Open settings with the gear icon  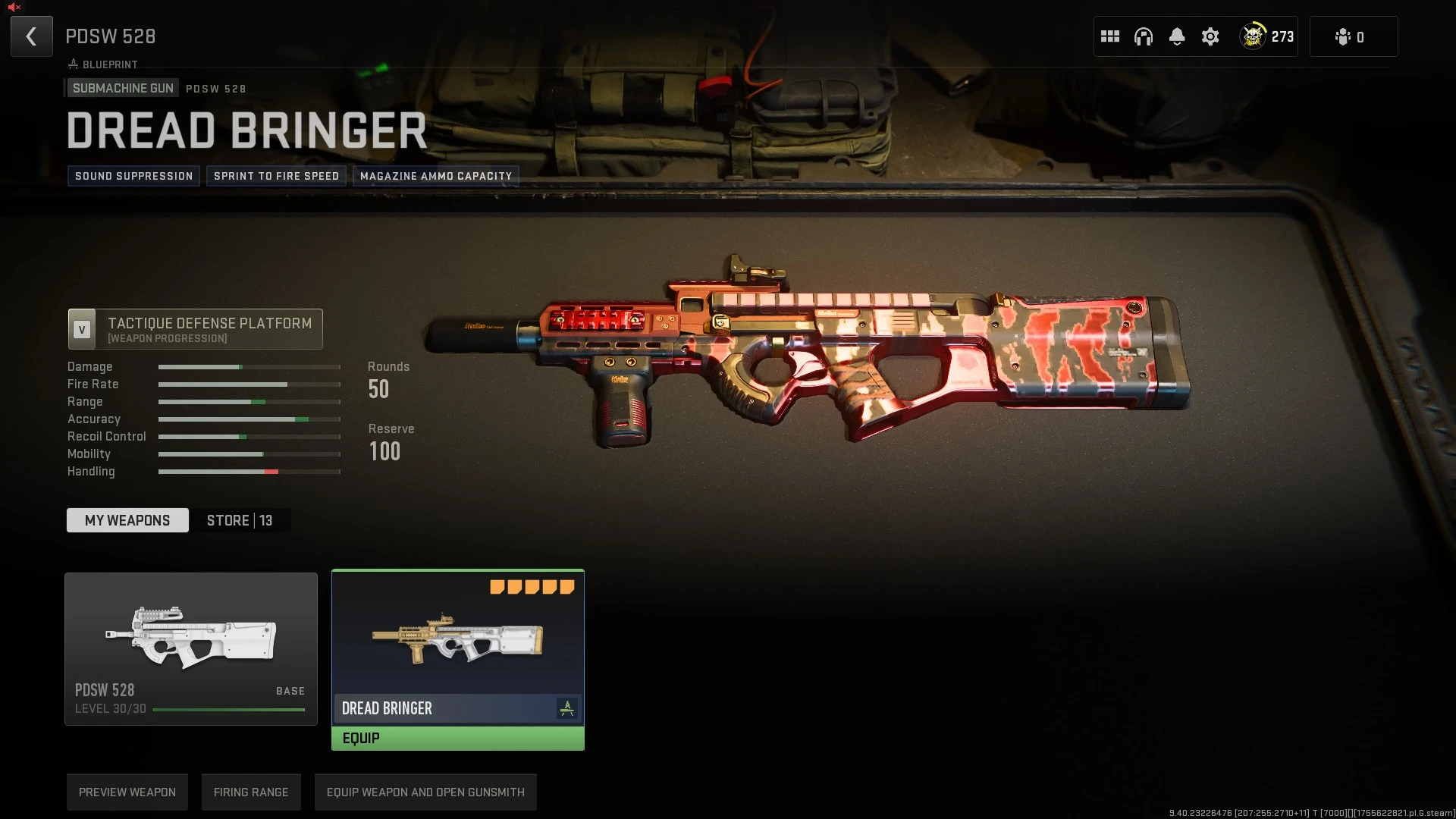pyautogui.click(x=1210, y=36)
